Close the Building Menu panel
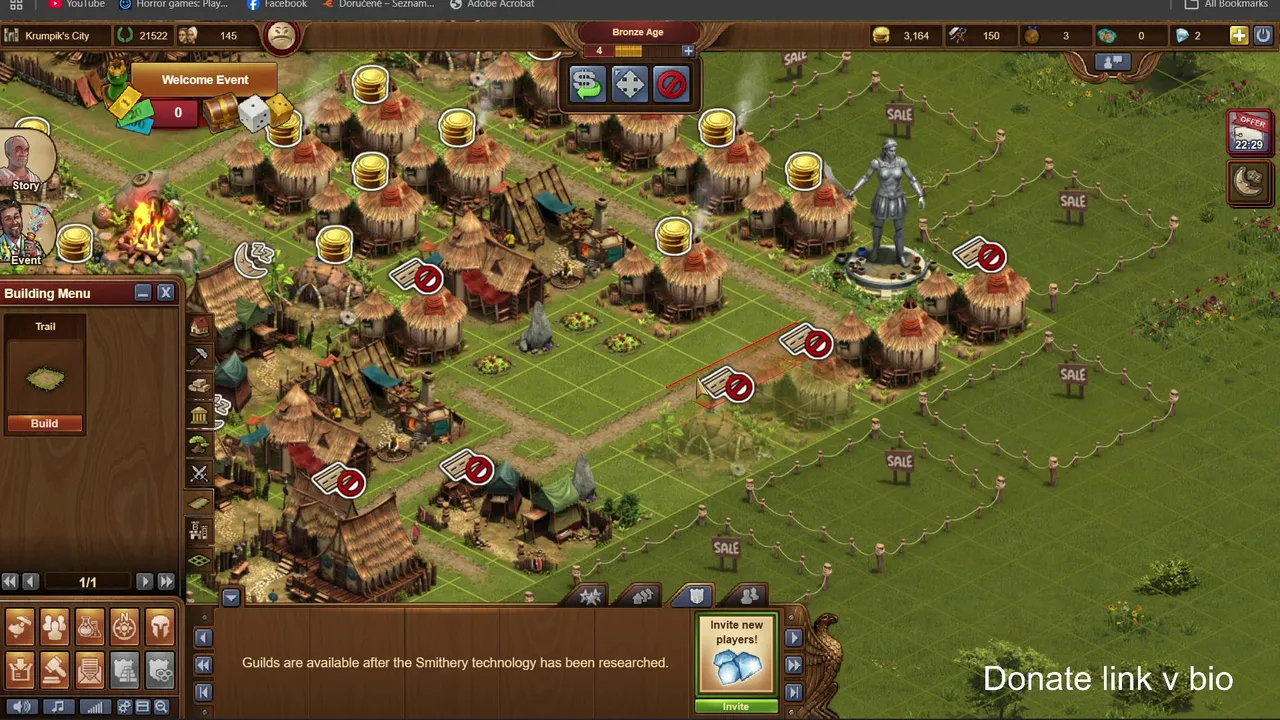Image resolution: width=1280 pixels, height=720 pixels. [x=166, y=292]
